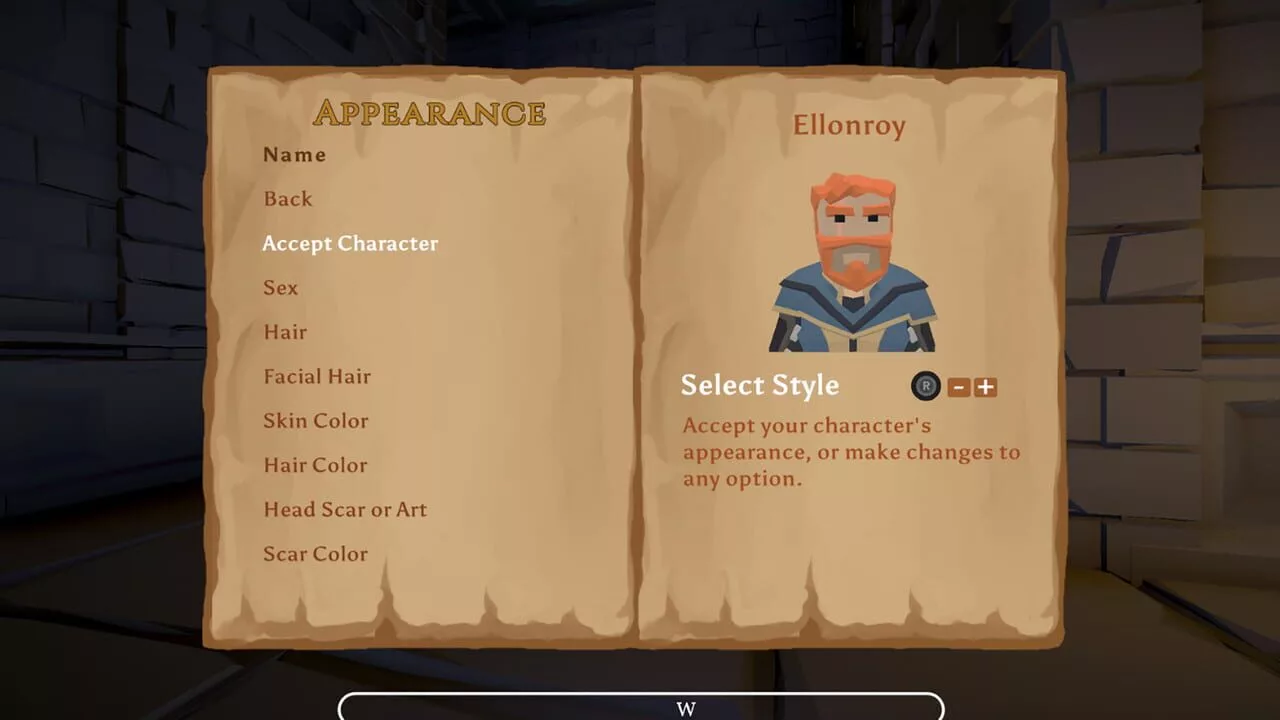Click Back in the Appearance list
This screenshot has width=1280, height=720.
coord(288,199)
